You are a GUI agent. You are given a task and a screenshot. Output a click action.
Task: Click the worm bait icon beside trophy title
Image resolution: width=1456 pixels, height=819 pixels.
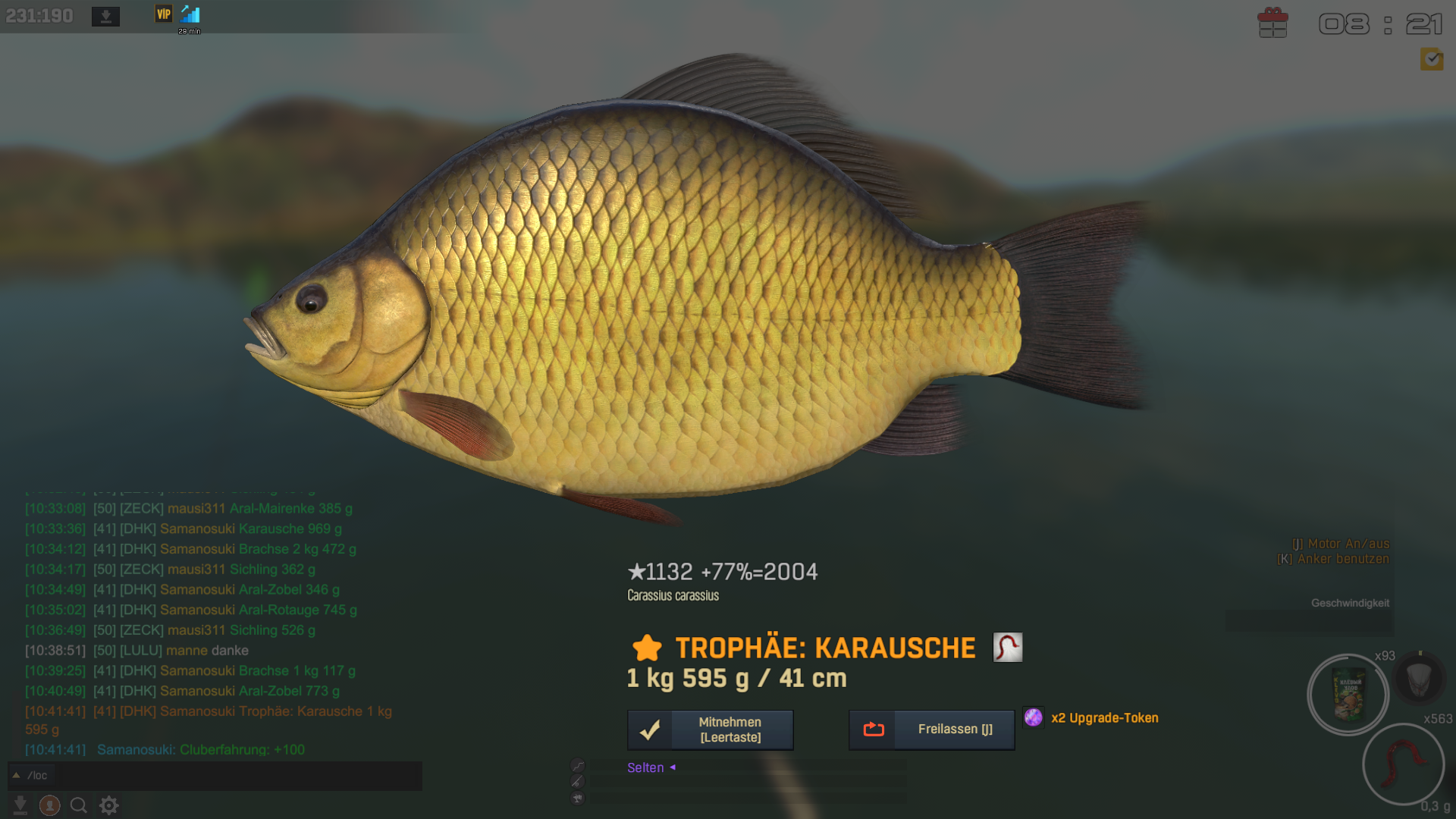(1008, 648)
